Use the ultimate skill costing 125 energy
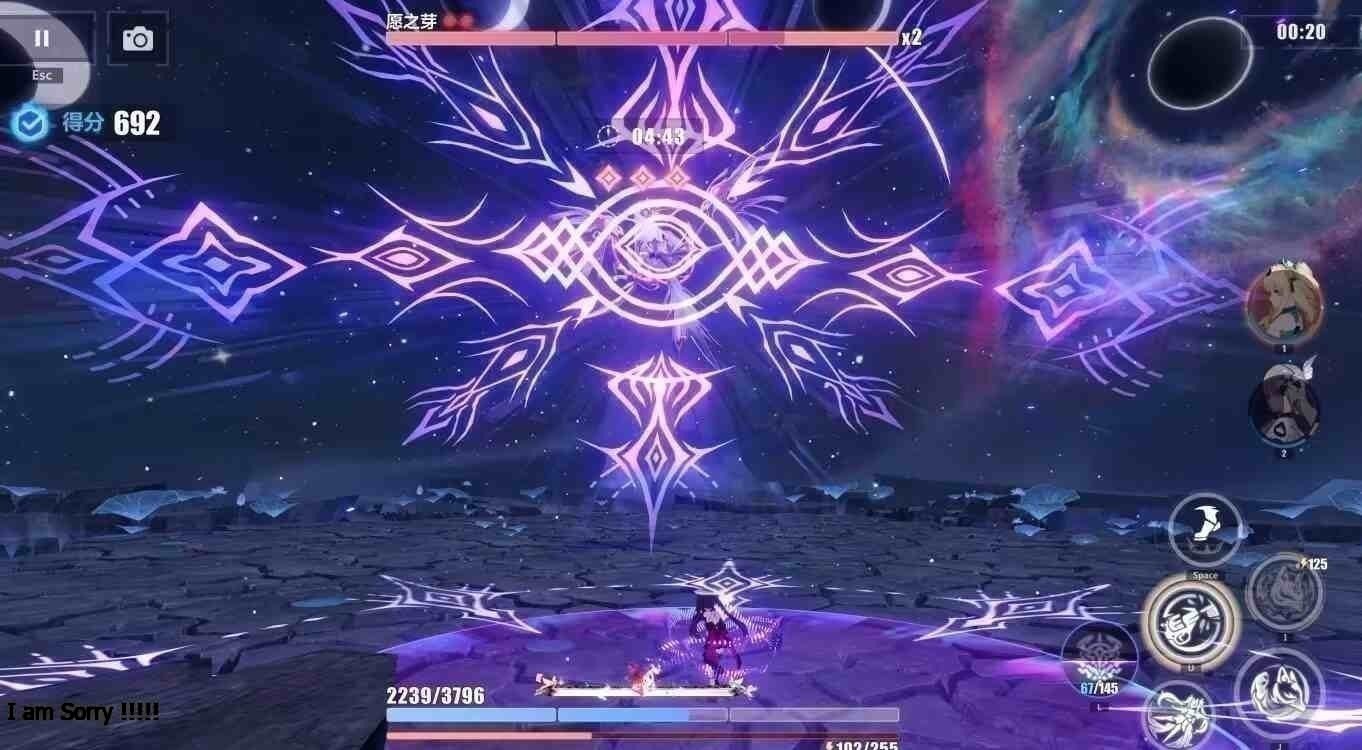The height and width of the screenshot is (750, 1362). click(x=1285, y=592)
